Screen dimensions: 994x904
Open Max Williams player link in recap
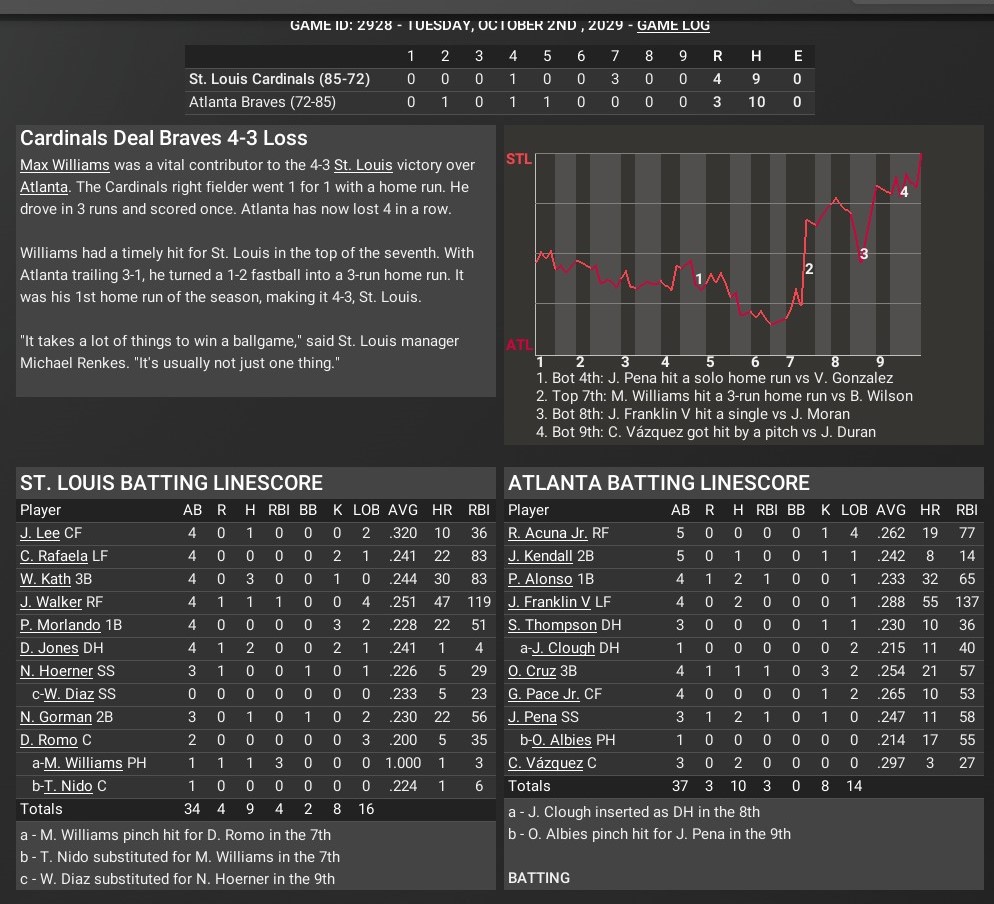click(66, 165)
